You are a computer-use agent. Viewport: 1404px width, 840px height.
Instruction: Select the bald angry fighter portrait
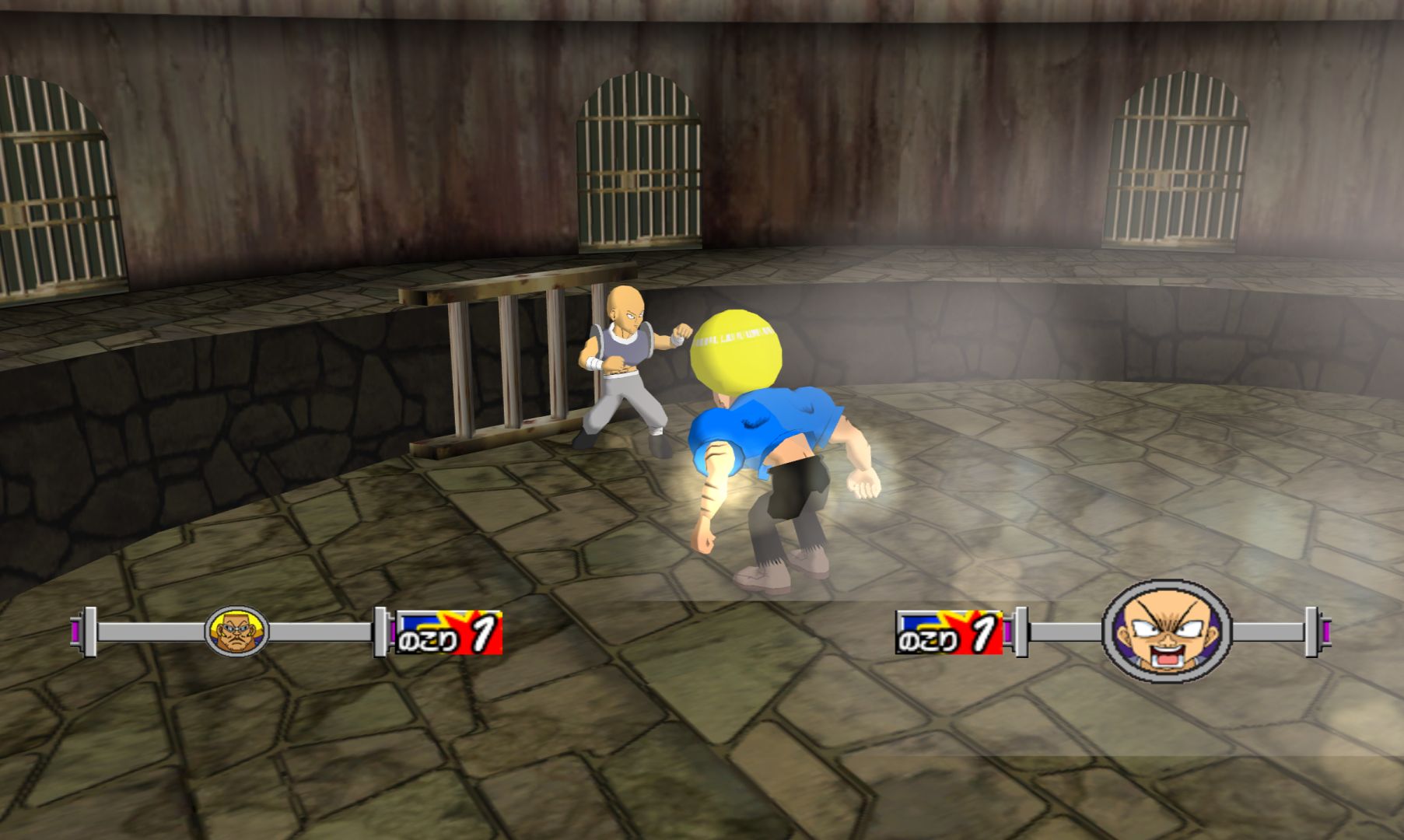1167,631
